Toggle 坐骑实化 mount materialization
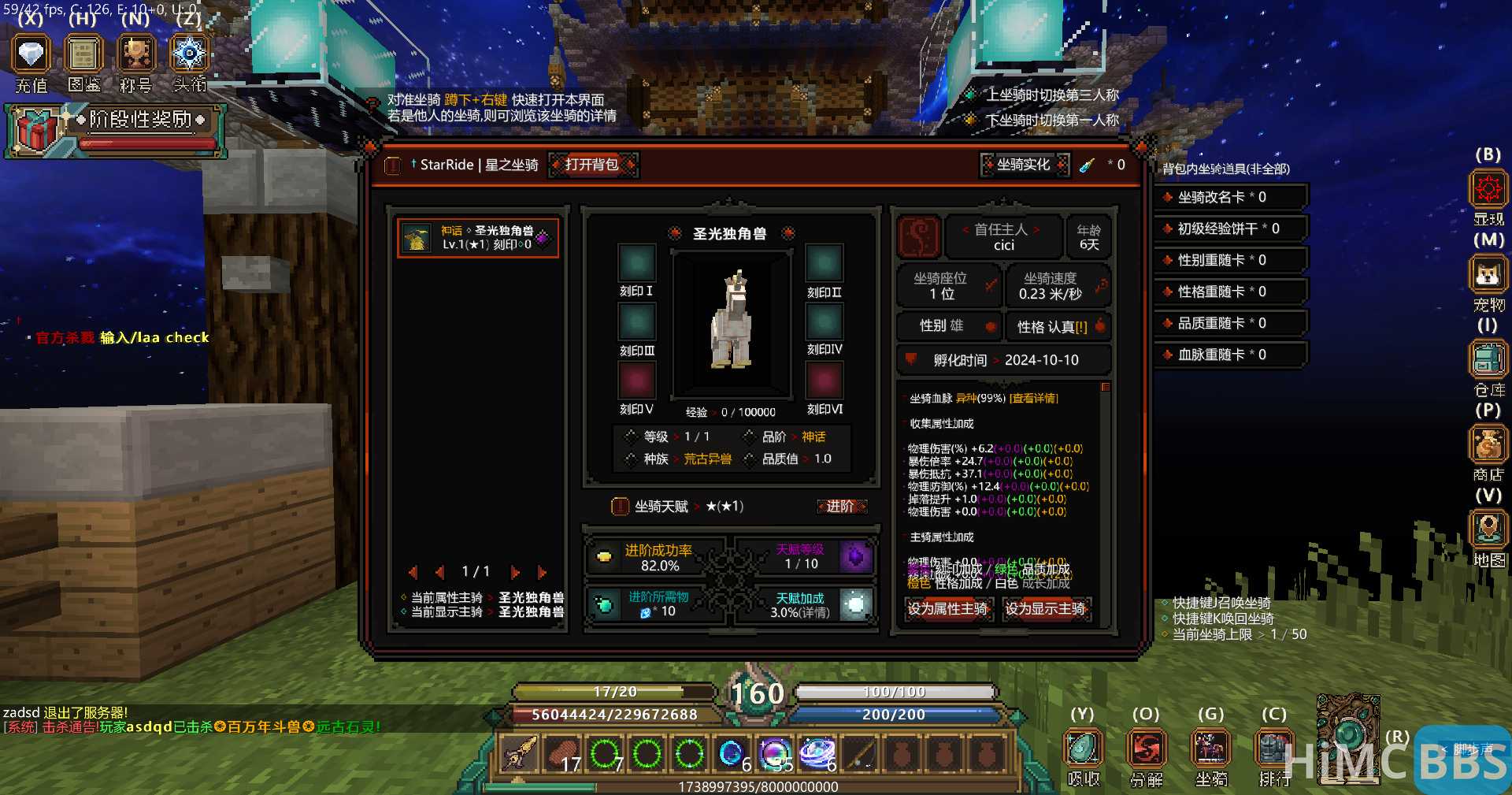This screenshot has height=795, width=1512. (1024, 165)
